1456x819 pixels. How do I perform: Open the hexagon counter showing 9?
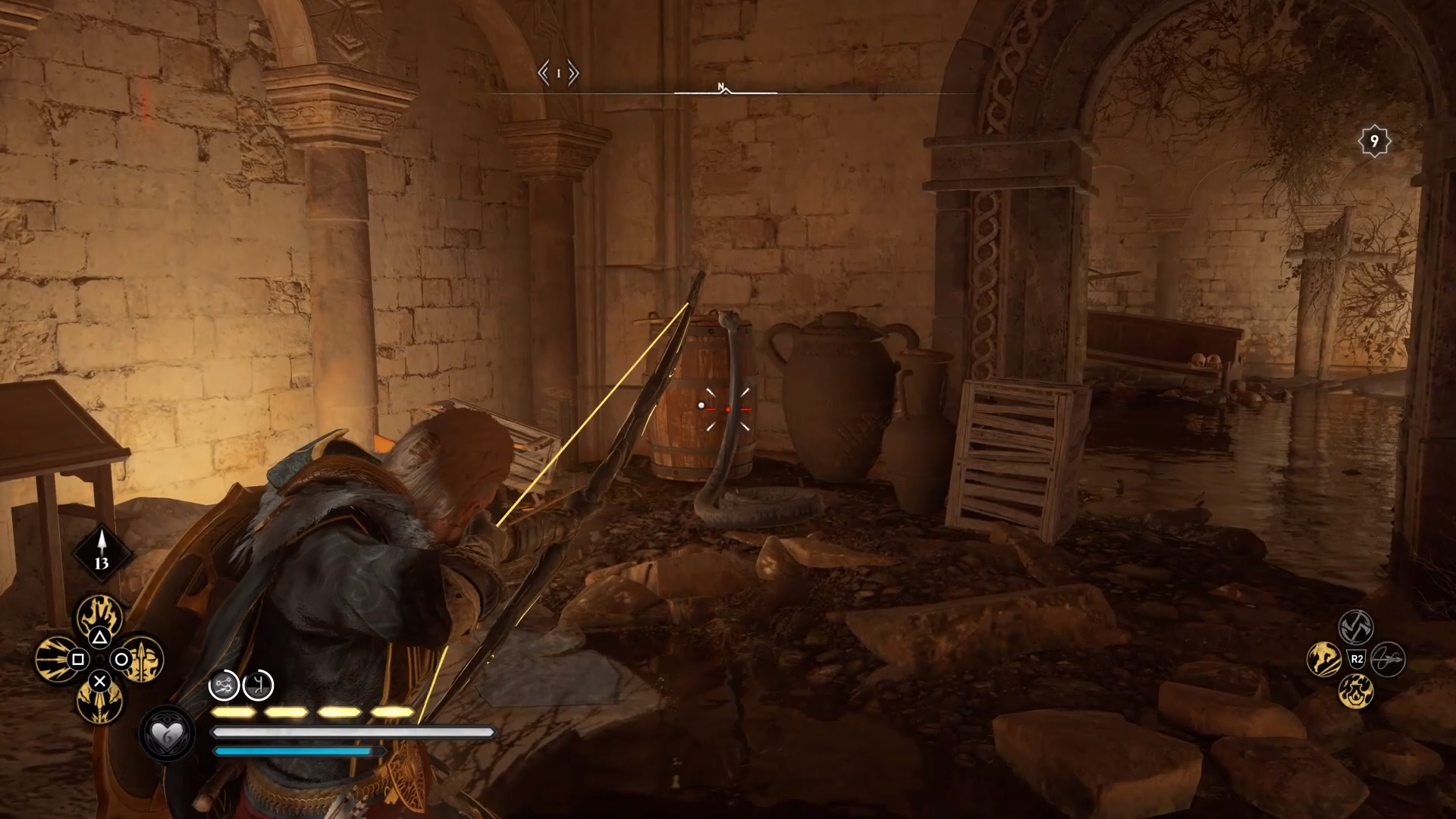pyautogui.click(x=1373, y=141)
